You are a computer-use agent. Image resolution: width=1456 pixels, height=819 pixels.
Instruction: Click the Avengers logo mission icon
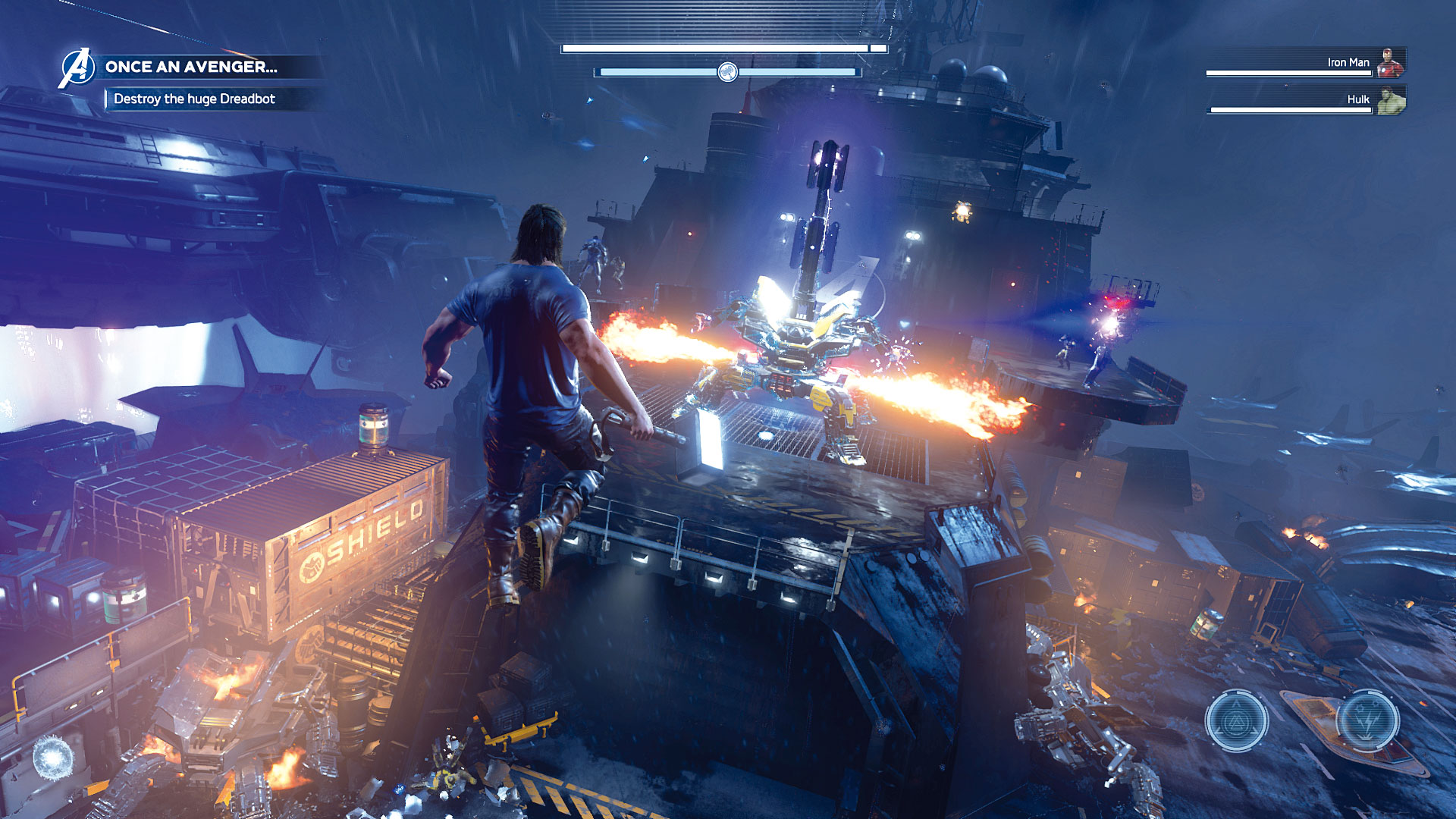coord(77,67)
